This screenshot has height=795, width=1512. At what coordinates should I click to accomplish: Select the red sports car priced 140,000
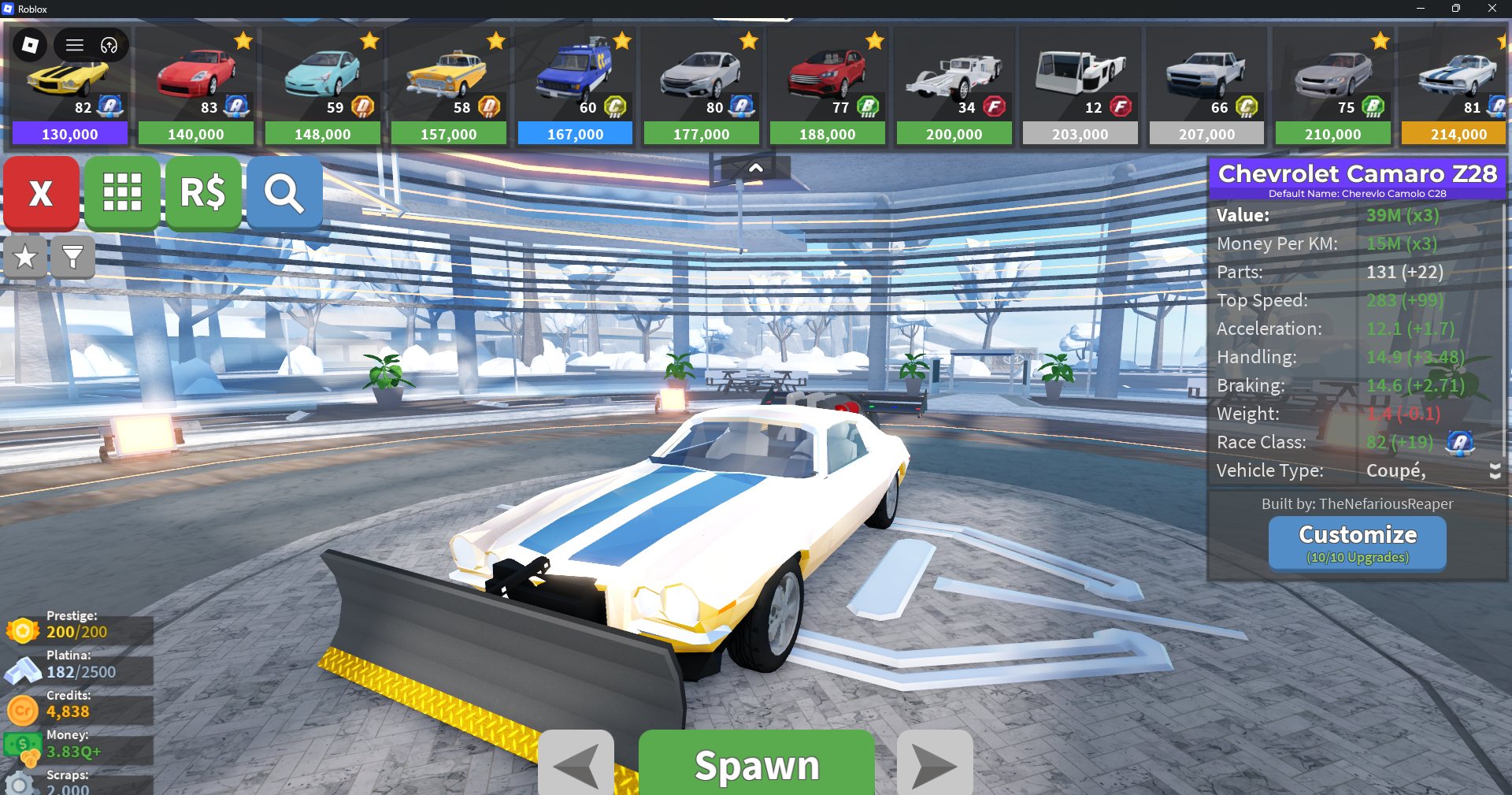point(196,87)
